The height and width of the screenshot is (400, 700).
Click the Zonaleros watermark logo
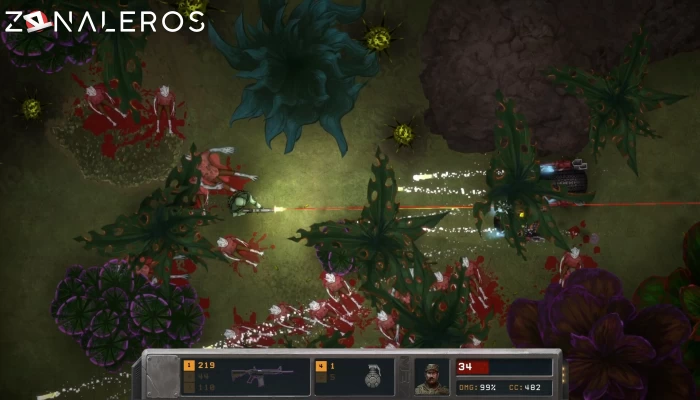(x=104, y=21)
